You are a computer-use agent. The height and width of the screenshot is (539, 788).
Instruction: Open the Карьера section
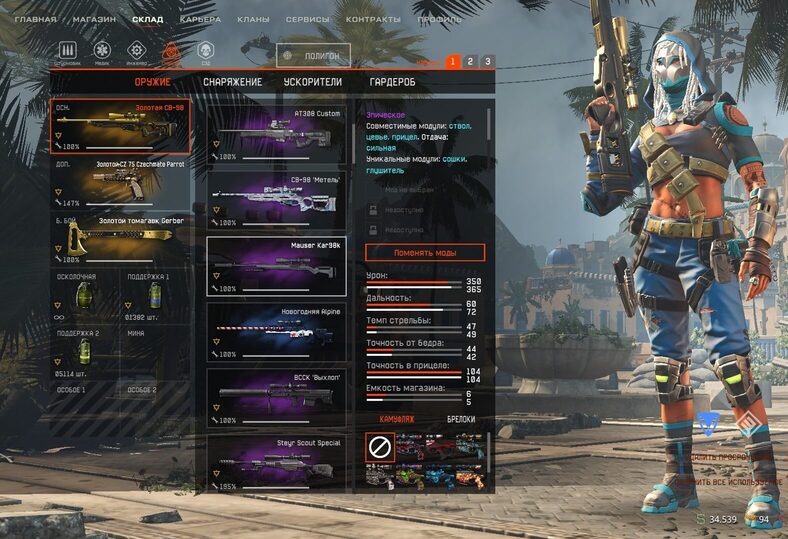200,19
